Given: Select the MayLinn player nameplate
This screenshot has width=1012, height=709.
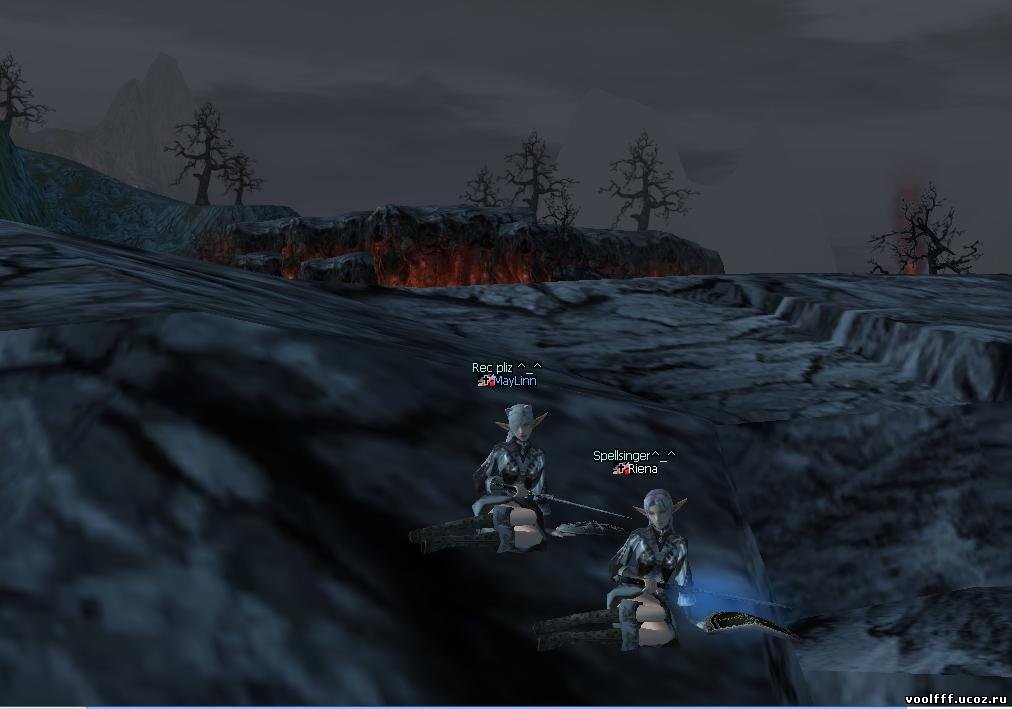Looking at the screenshot, I should point(515,381).
